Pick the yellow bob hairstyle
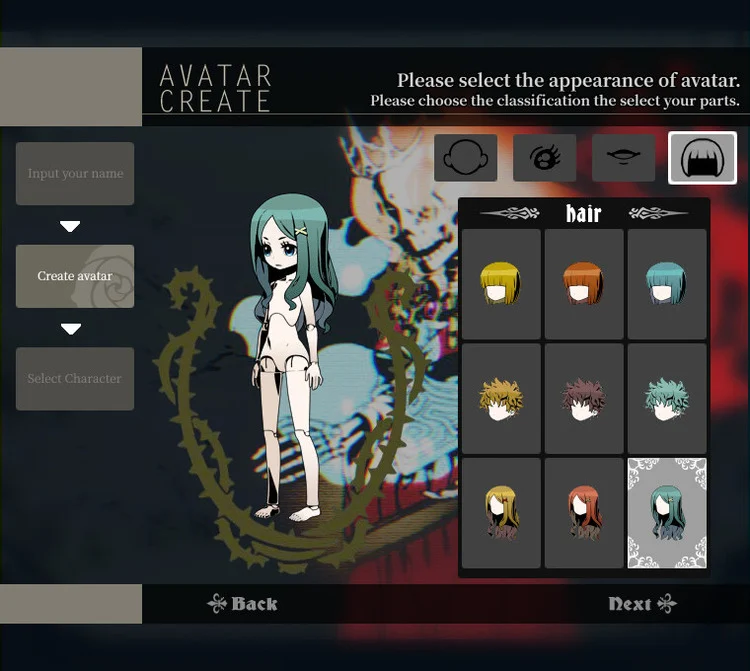 pyautogui.click(x=501, y=284)
